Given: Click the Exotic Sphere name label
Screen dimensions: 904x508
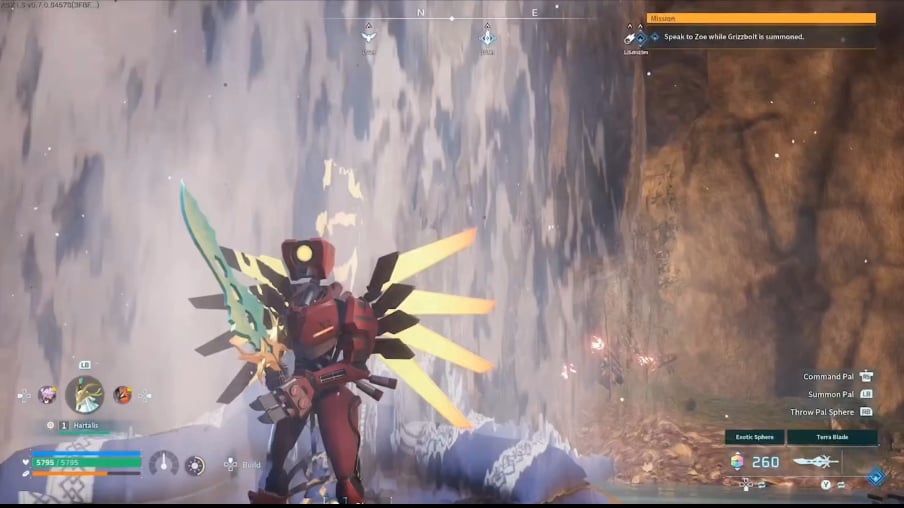Looking at the screenshot, I should tap(755, 437).
